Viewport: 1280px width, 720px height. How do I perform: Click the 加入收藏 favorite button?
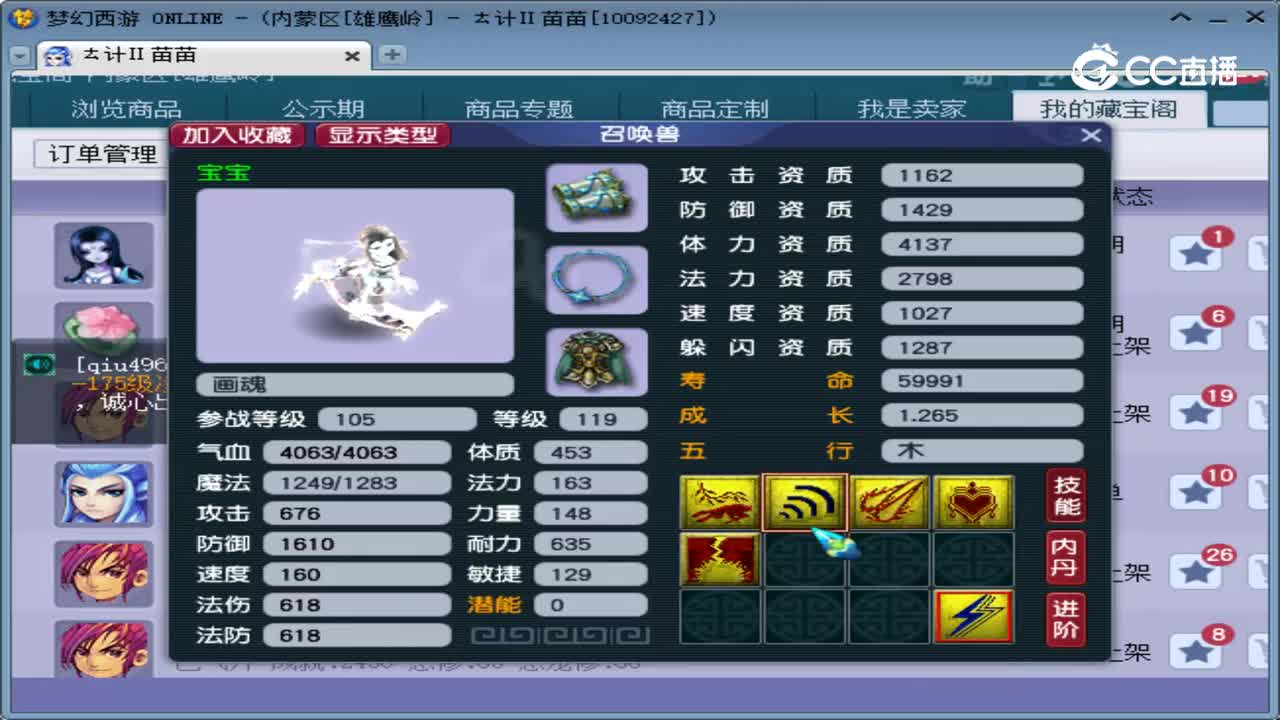[240, 134]
